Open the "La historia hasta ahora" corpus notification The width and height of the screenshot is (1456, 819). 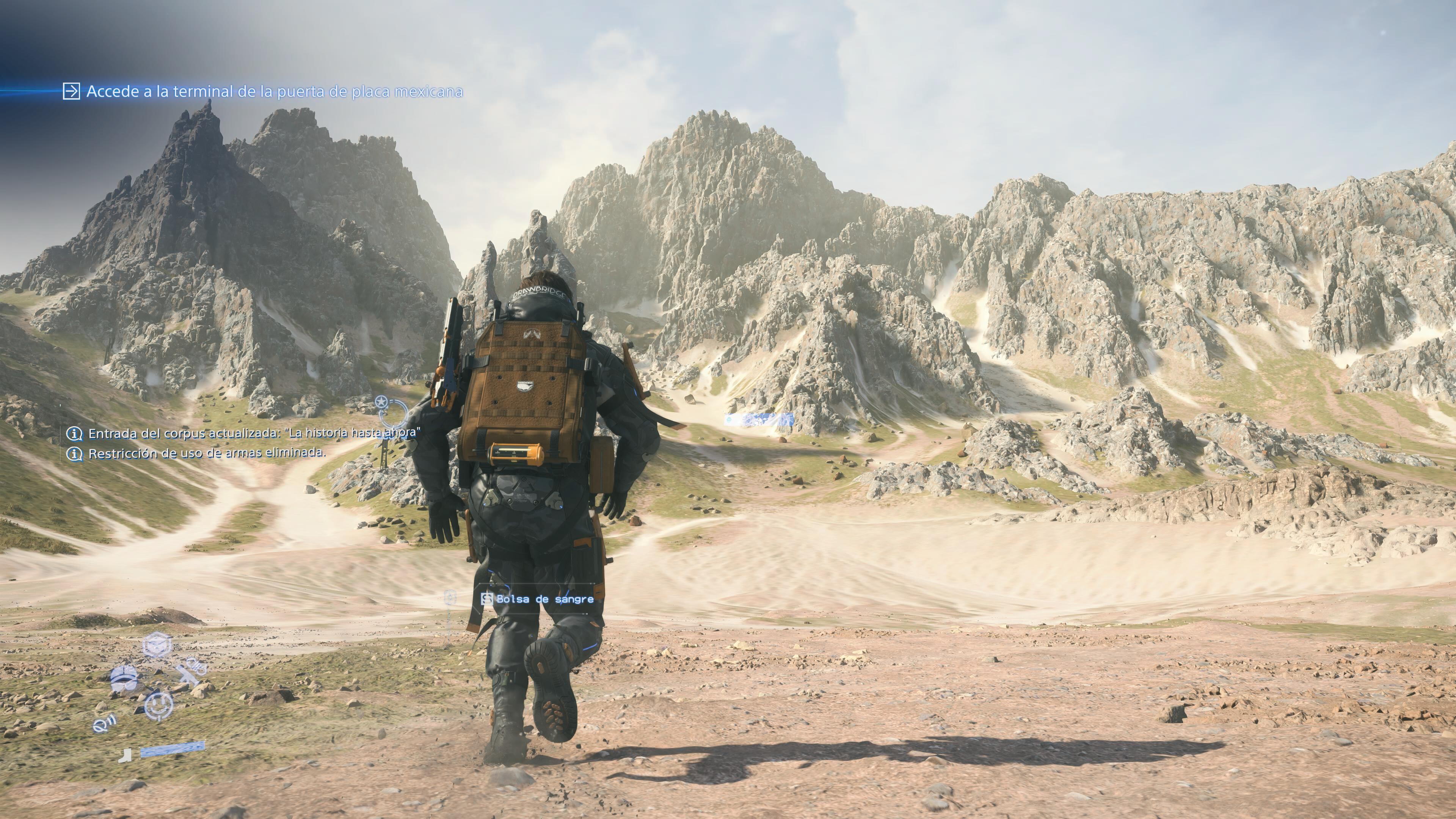click(254, 433)
